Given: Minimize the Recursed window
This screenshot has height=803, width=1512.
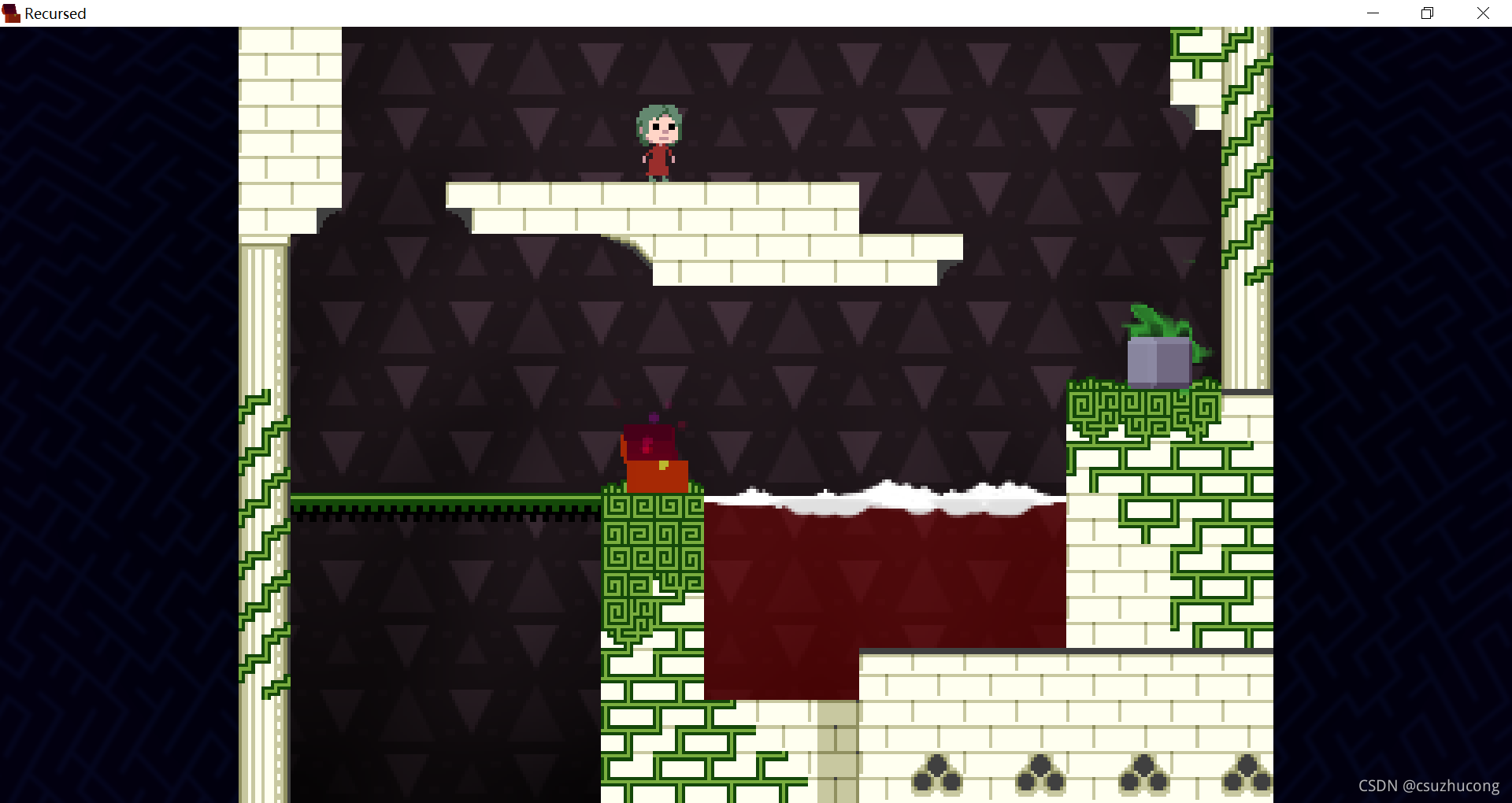Looking at the screenshot, I should [1373, 13].
